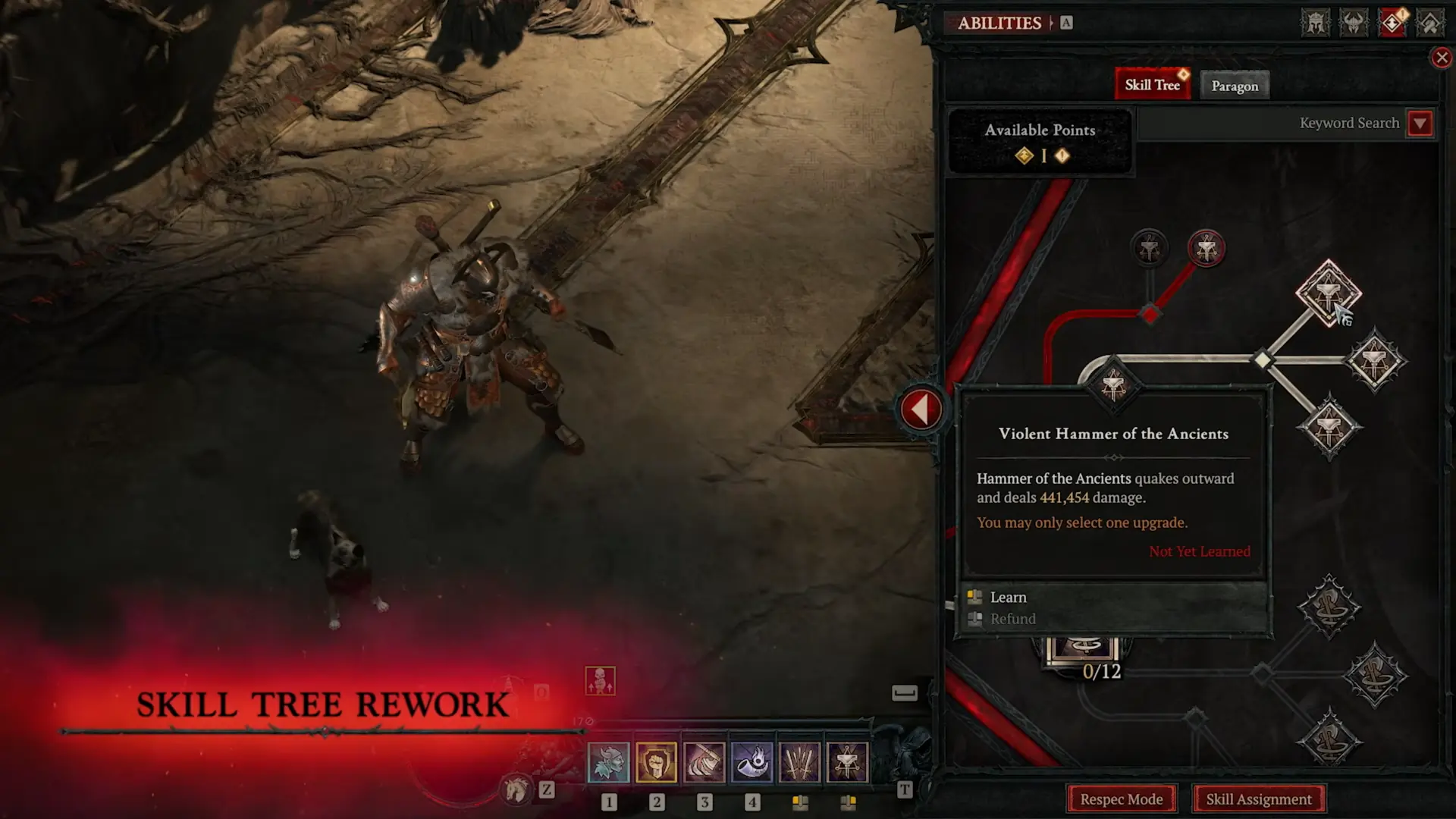The image size is (1456, 819).
Task: Collapse the skill tree panel with the arrow
Action: click(920, 407)
